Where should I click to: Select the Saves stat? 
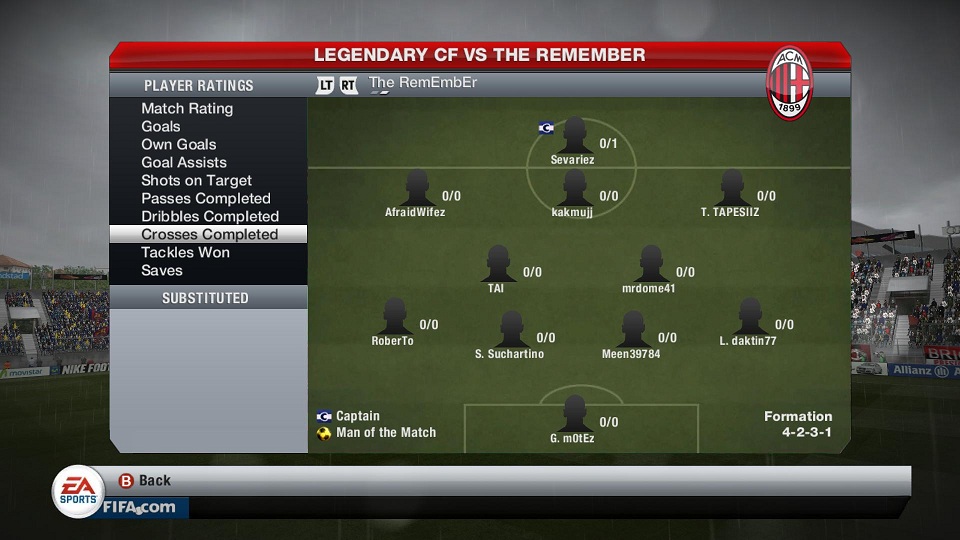162,271
